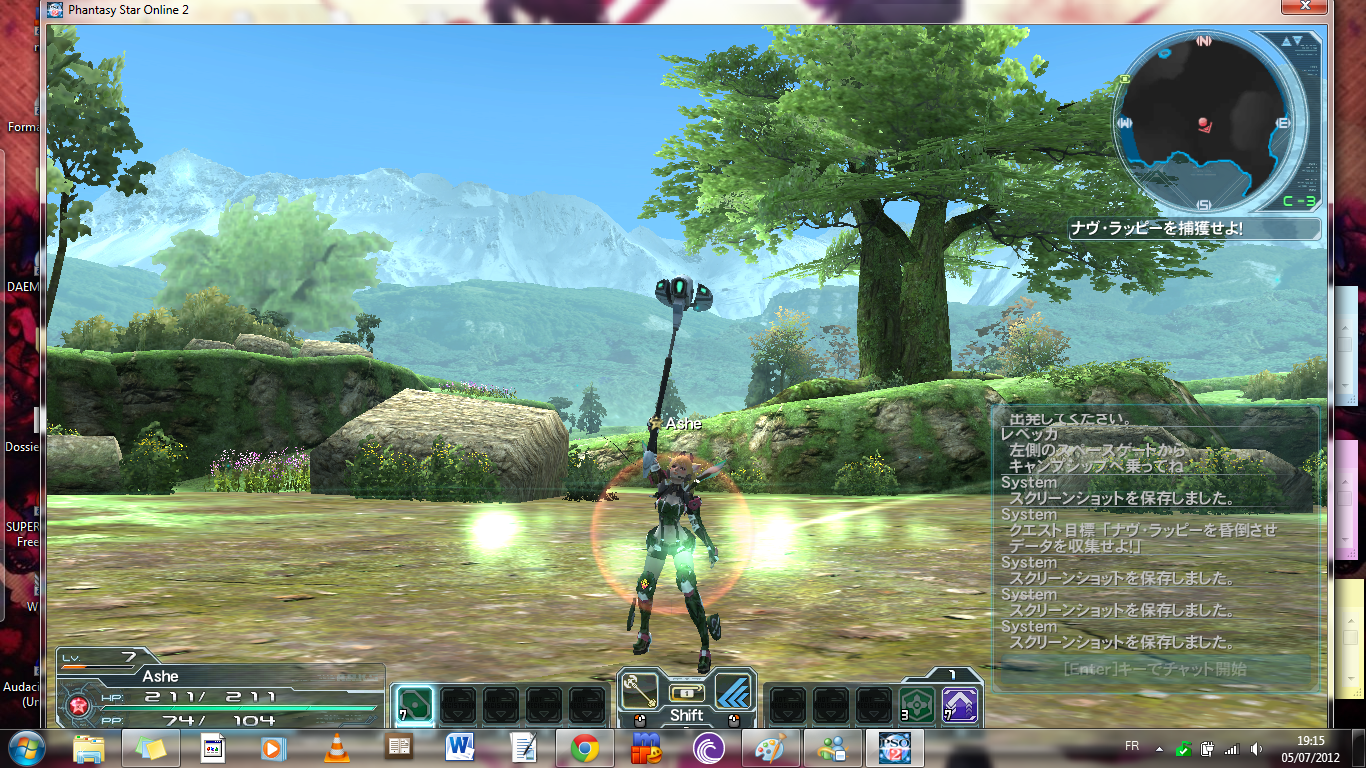
Task: Click the Enter-key chat input bar
Action: [x=1154, y=669]
